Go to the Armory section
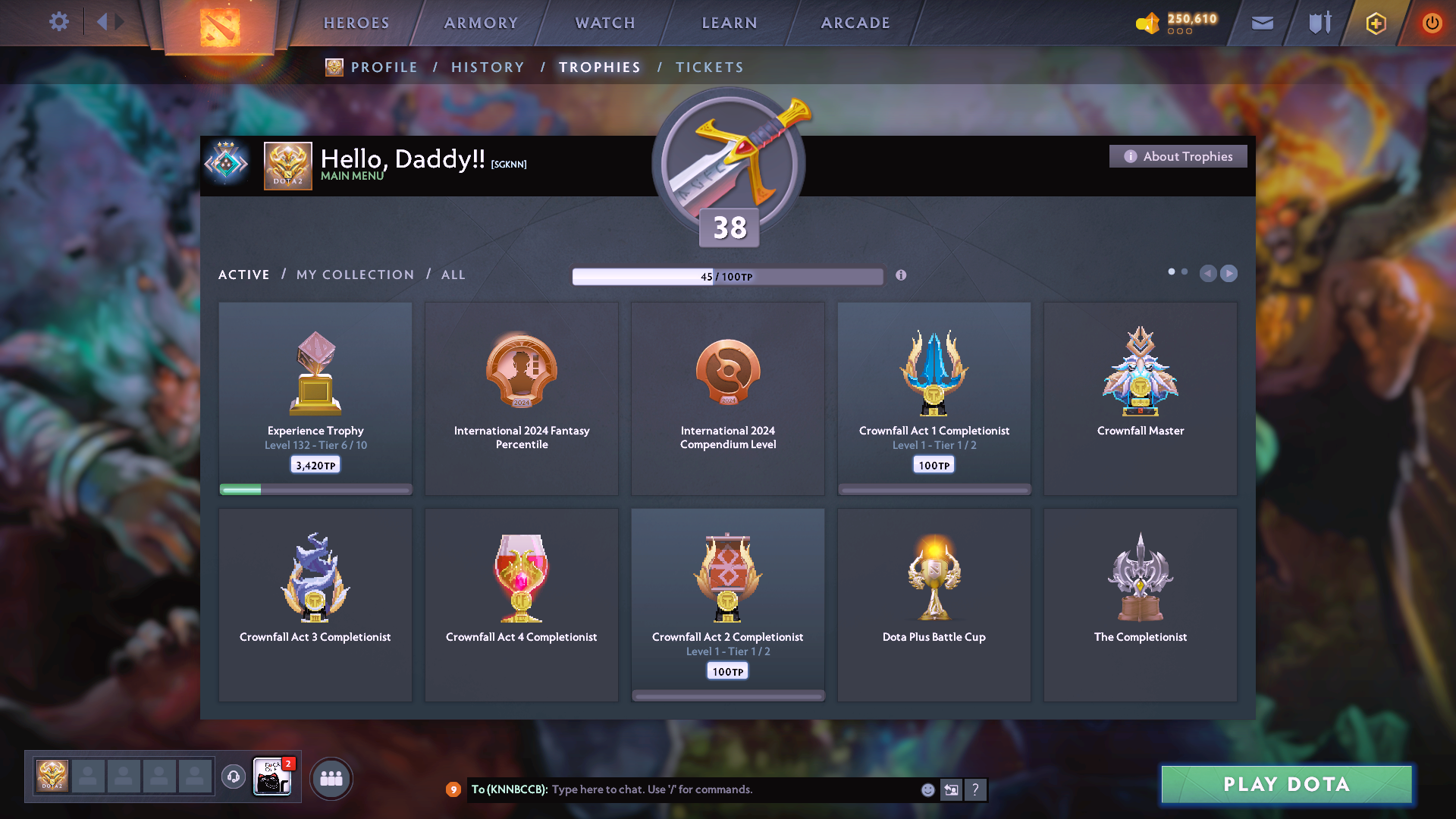1456x819 pixels. click(481, 23)
